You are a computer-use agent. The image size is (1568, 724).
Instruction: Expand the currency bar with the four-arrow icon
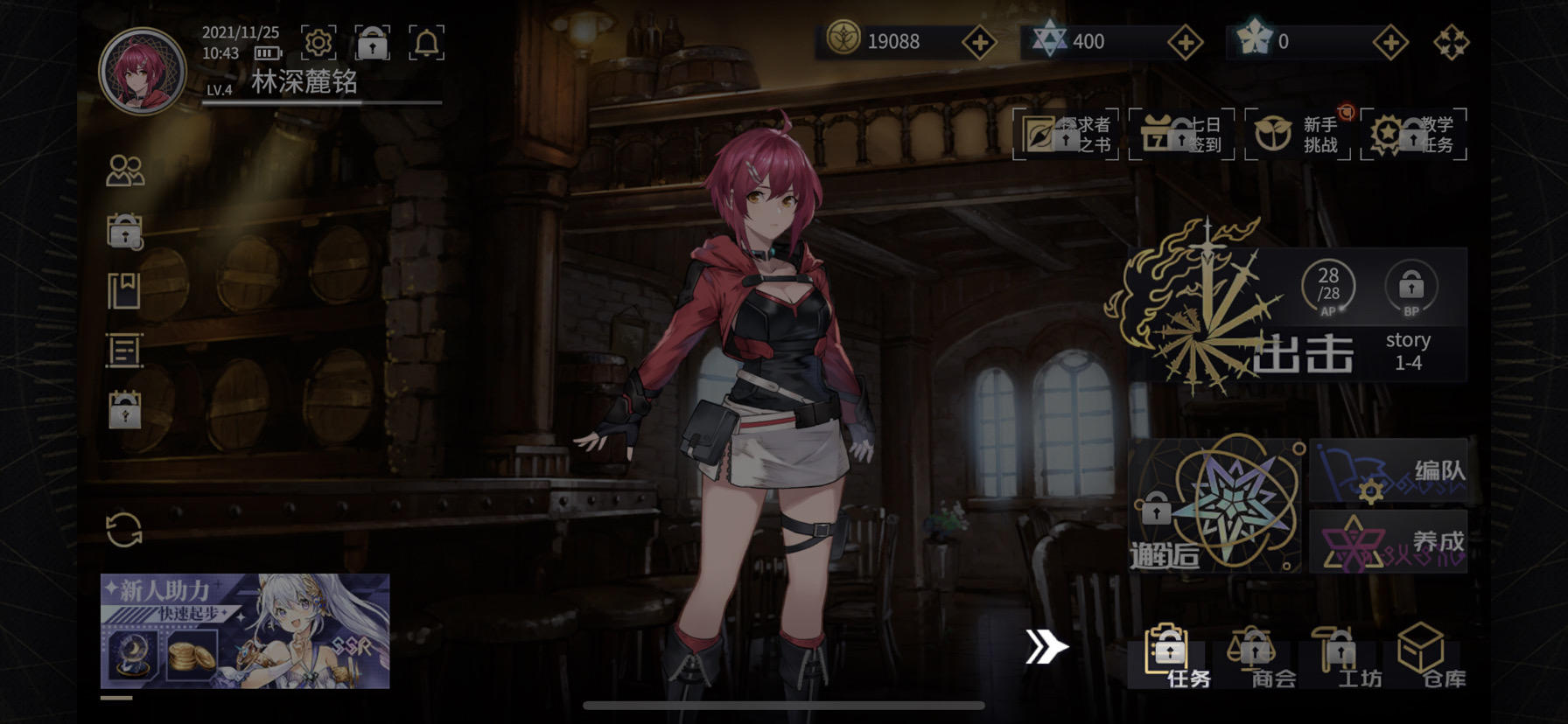coord(1452,39)
